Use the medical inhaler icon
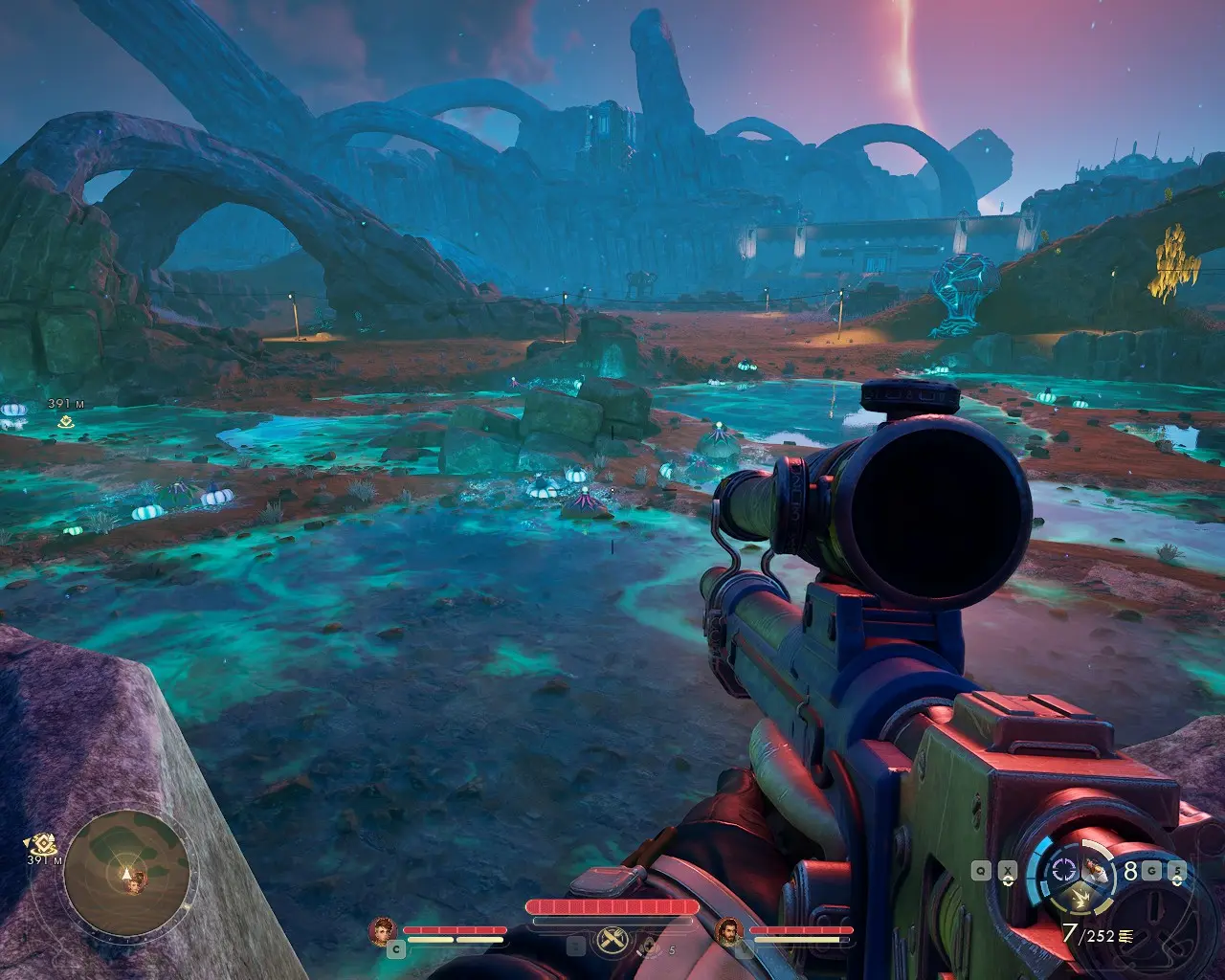 pyautogui.click(x=651, y=947)
